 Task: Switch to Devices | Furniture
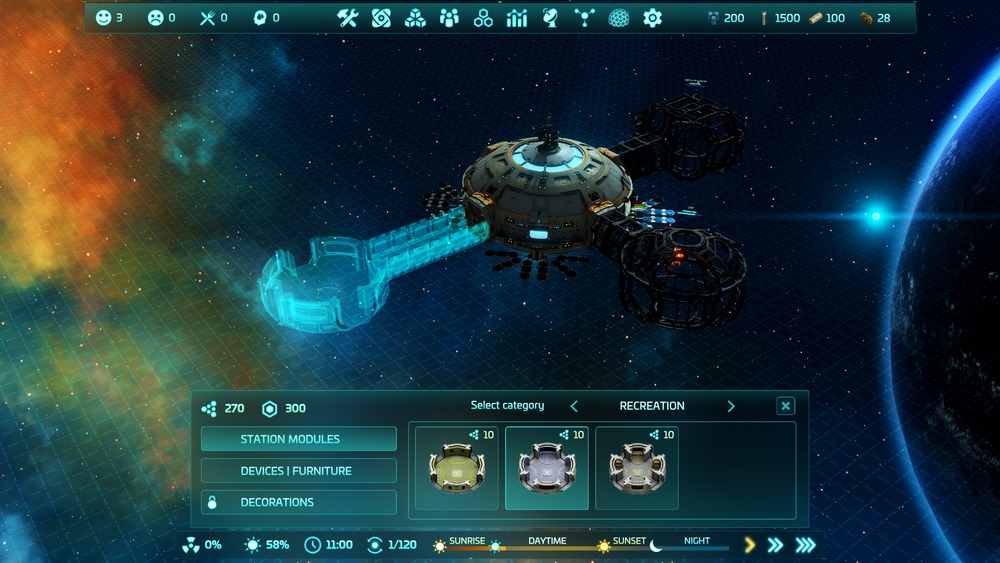coord(299,471)
